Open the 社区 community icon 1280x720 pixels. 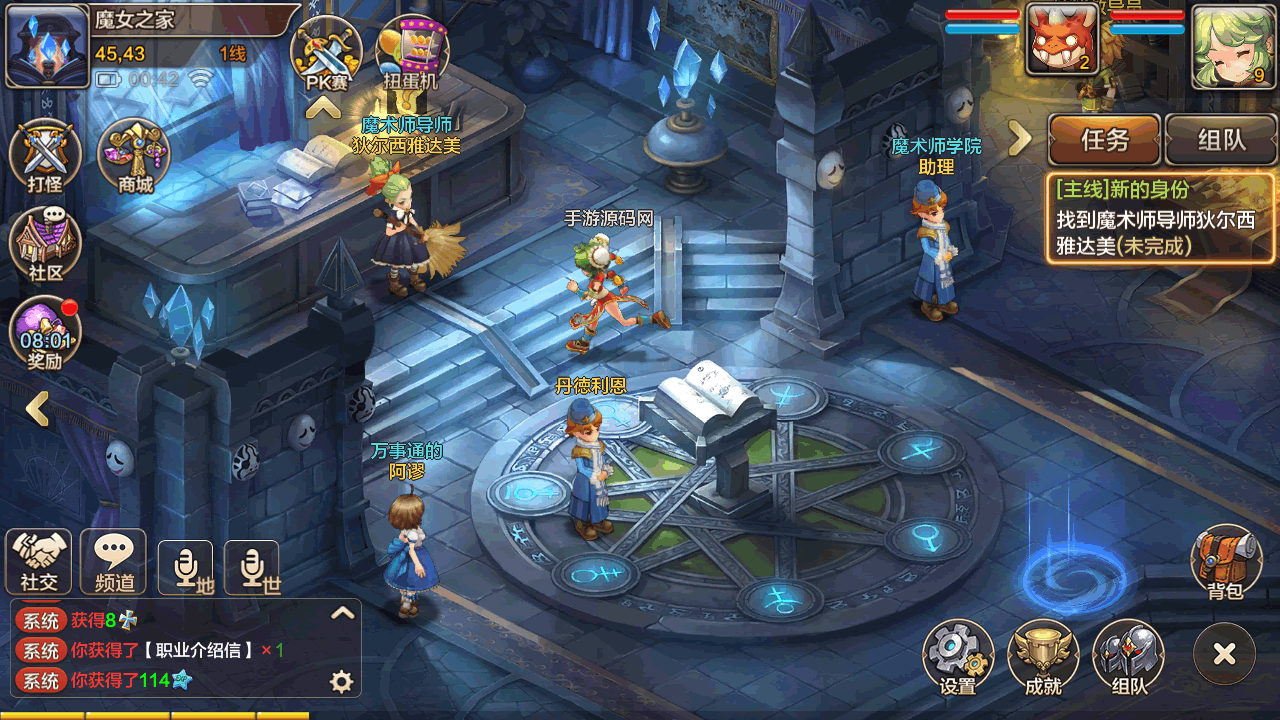coord(45,246)
